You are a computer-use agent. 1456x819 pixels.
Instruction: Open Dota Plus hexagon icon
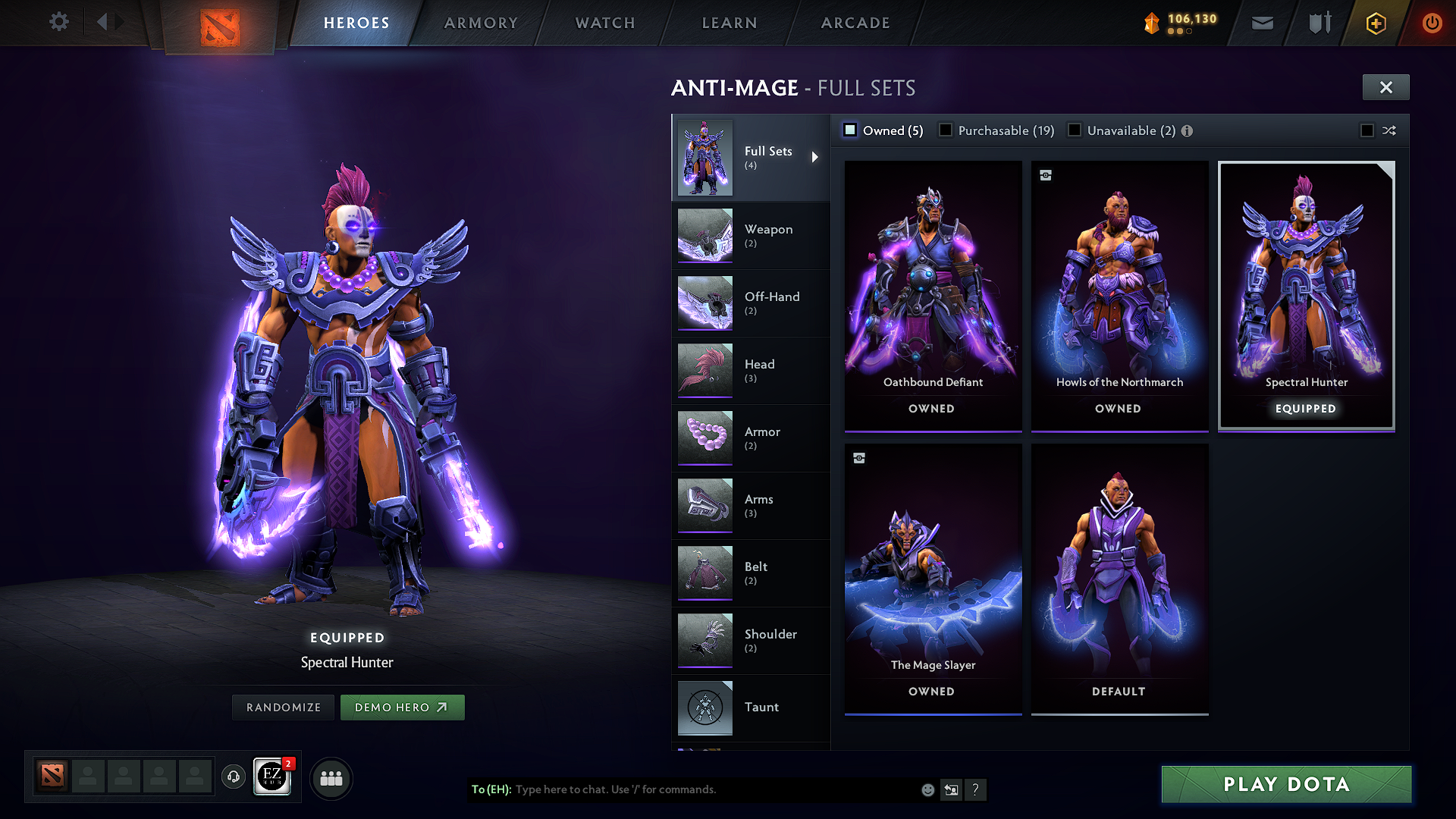pyautogui.click(x=1375, y=23)
